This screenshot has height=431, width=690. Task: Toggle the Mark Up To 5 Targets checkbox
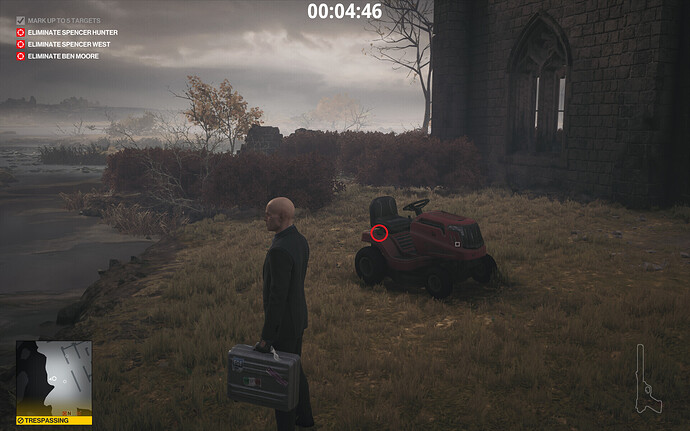(21, 21)
